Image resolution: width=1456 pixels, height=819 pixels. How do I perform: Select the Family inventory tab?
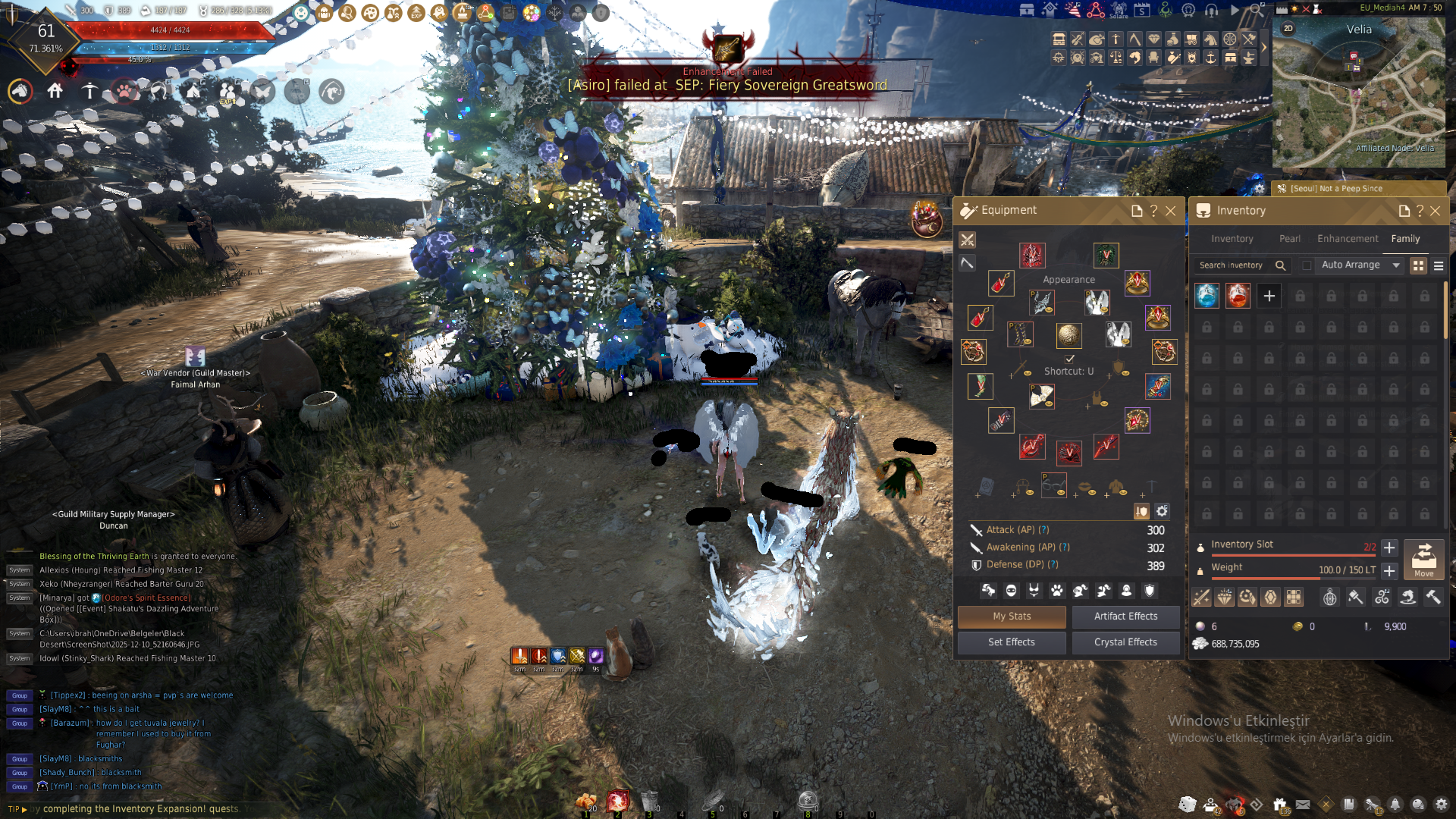pyautogui.click(x=1405, y=239)
